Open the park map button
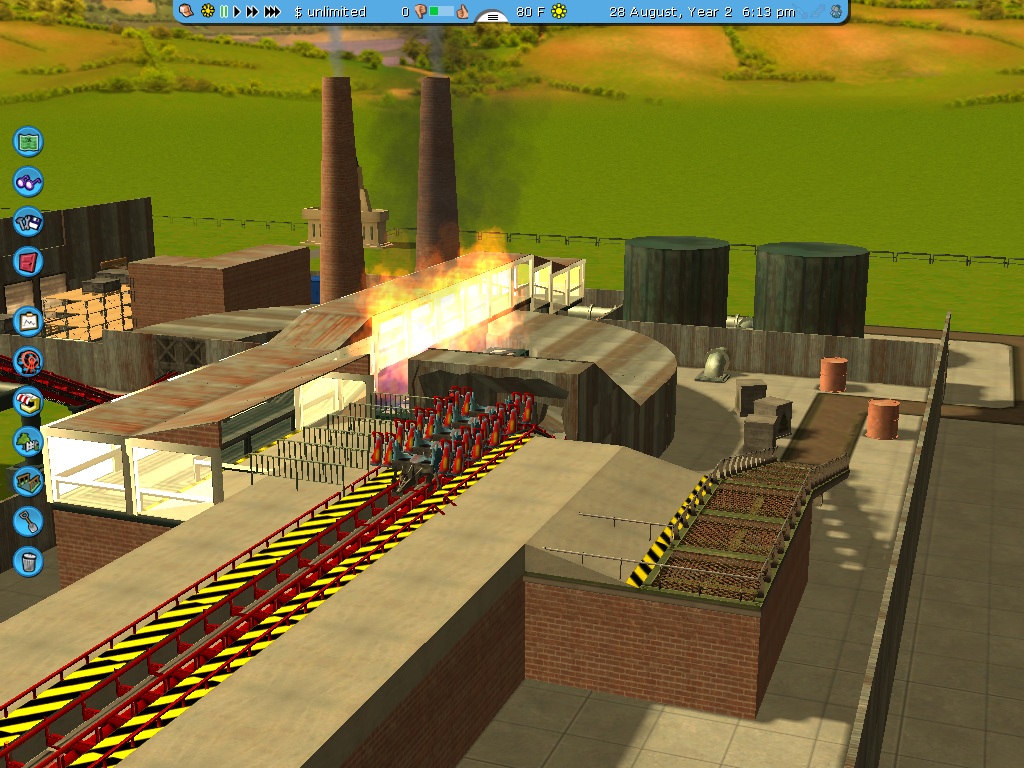Viewport: 1024px width, 768px height. click(29, 141)
